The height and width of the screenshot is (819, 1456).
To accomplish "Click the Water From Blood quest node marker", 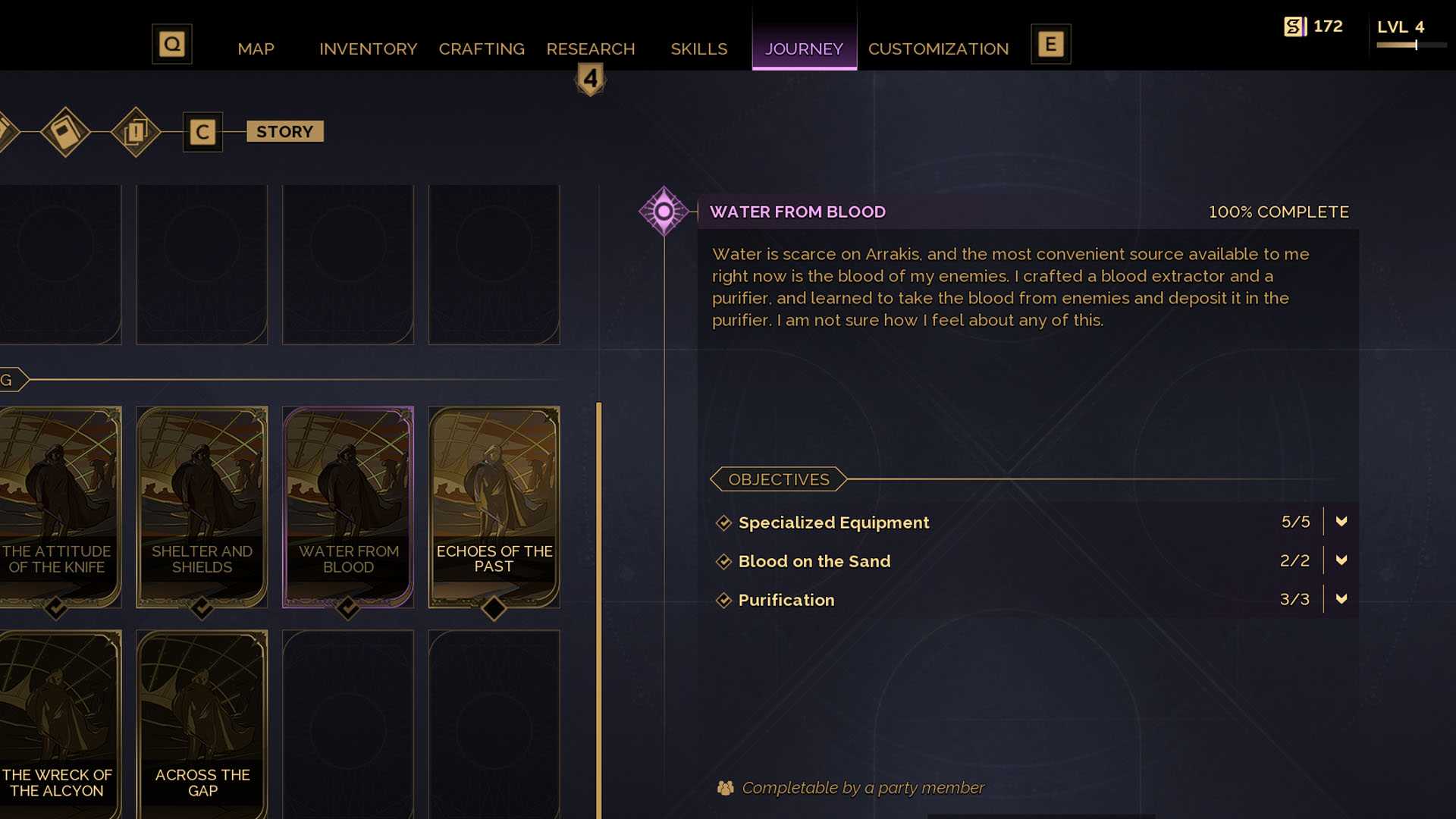I will 664,212.
